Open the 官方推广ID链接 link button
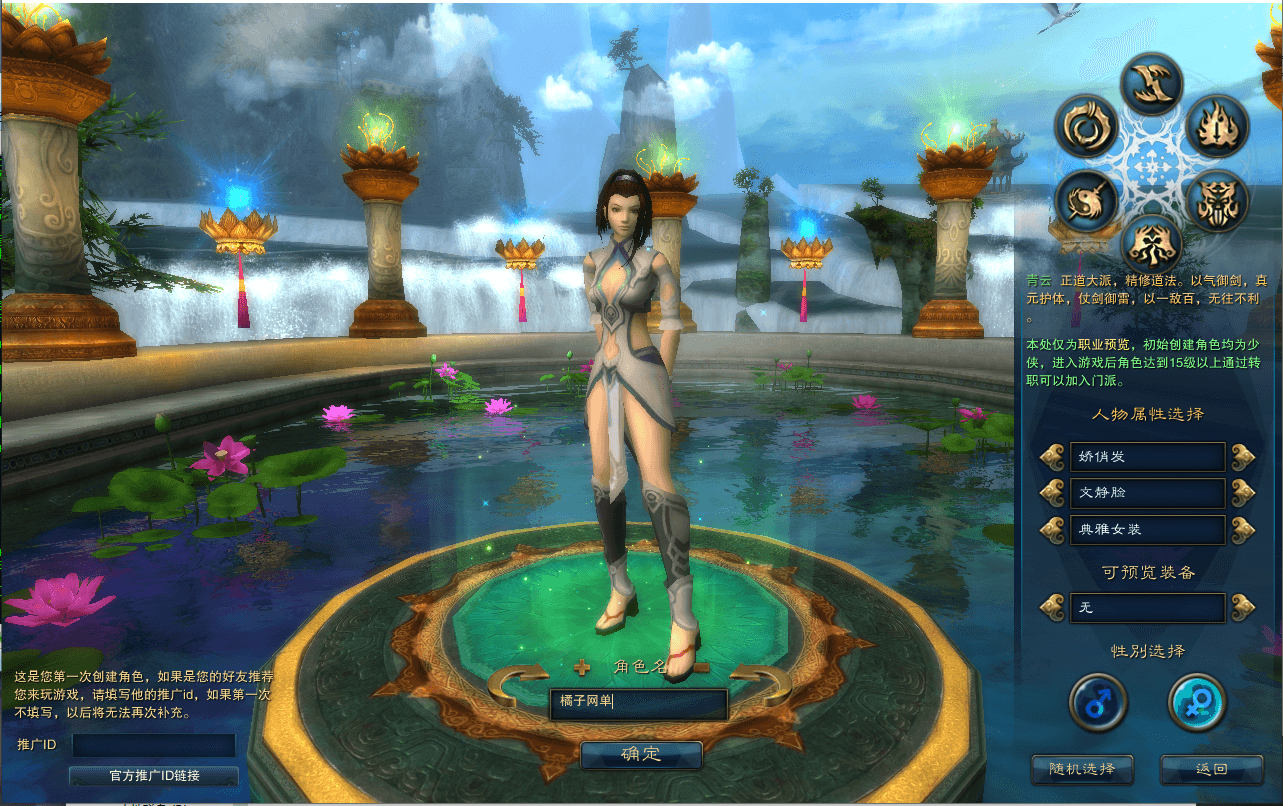This screenshot has height=806, width=1283. [154, 776]
